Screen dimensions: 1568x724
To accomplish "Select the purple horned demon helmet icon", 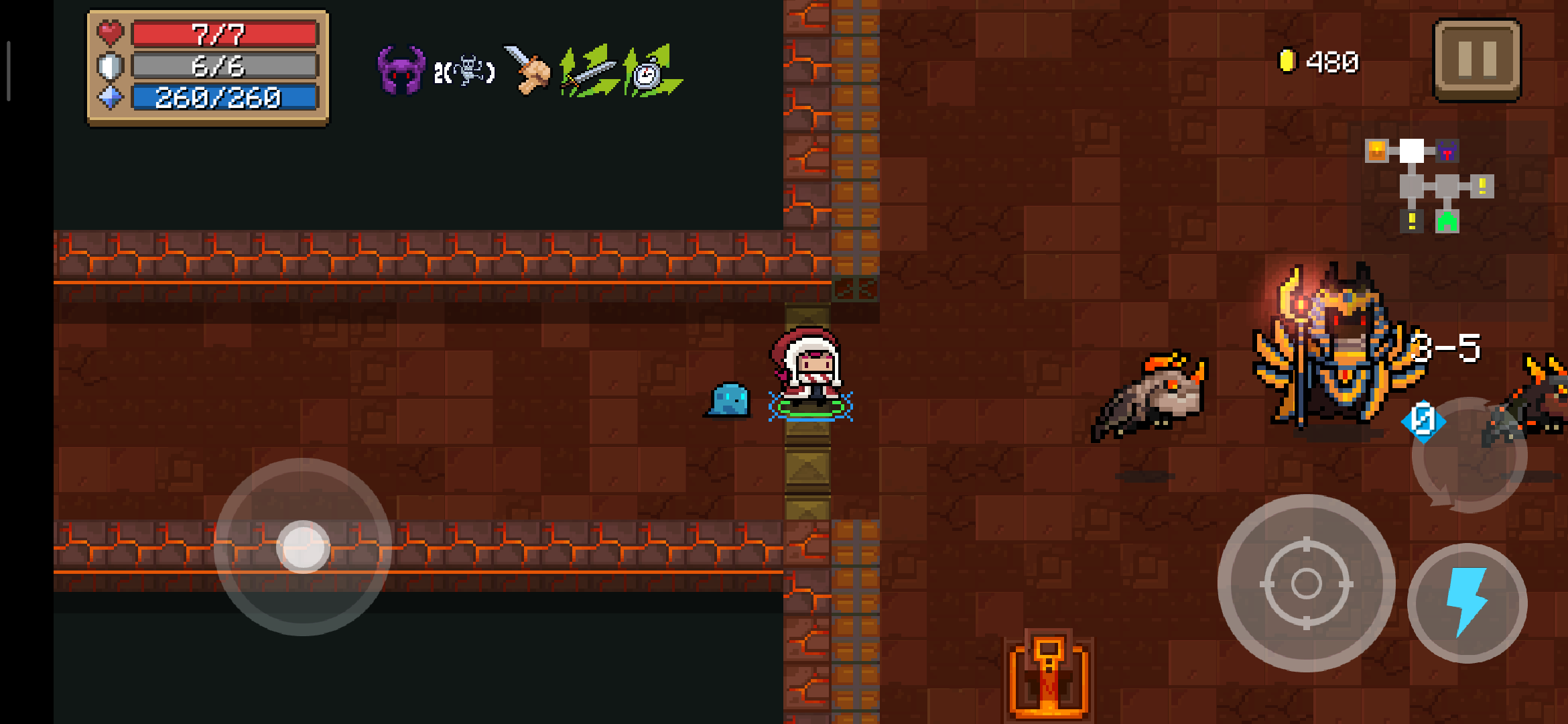I will 401,70.
